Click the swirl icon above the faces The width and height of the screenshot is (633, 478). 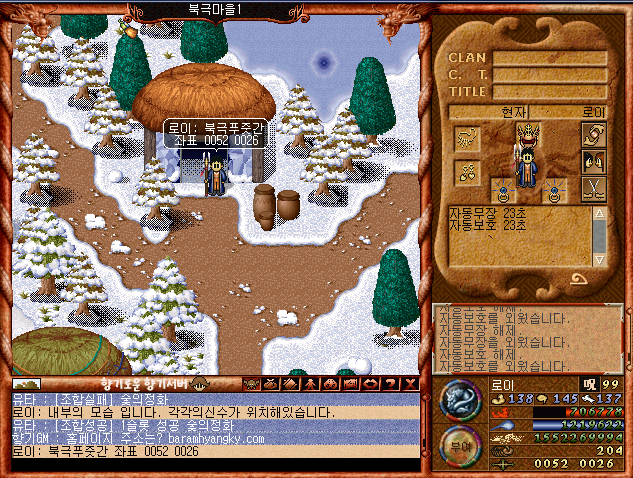coord(594,136)
